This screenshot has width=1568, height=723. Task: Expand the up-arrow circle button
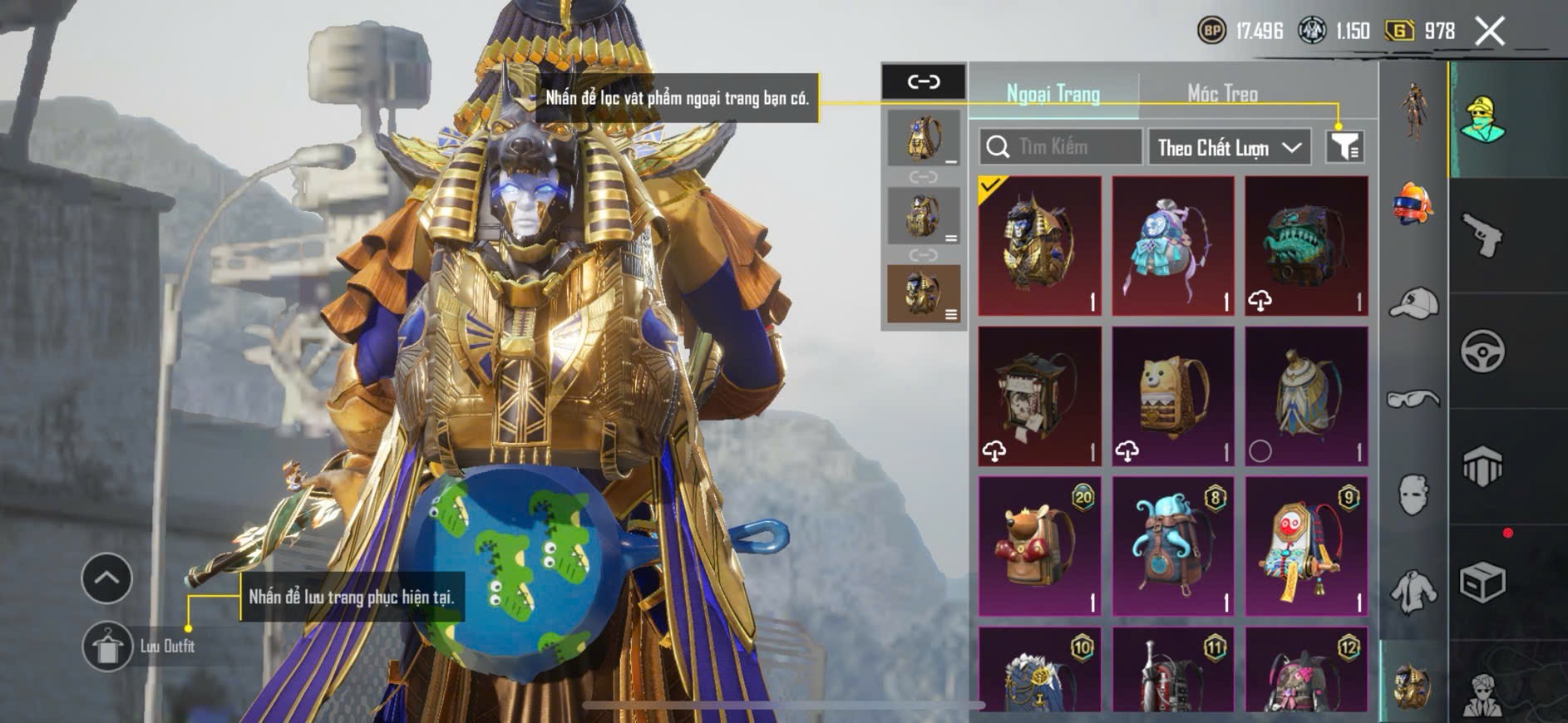106,578
